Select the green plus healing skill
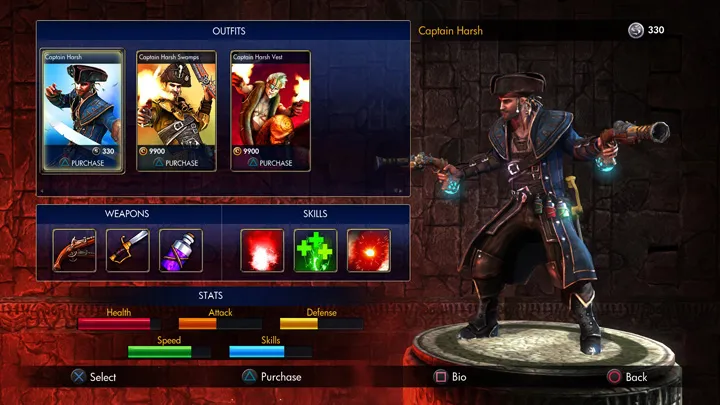The height and width of the screenshot is (405, 720). 315,250
